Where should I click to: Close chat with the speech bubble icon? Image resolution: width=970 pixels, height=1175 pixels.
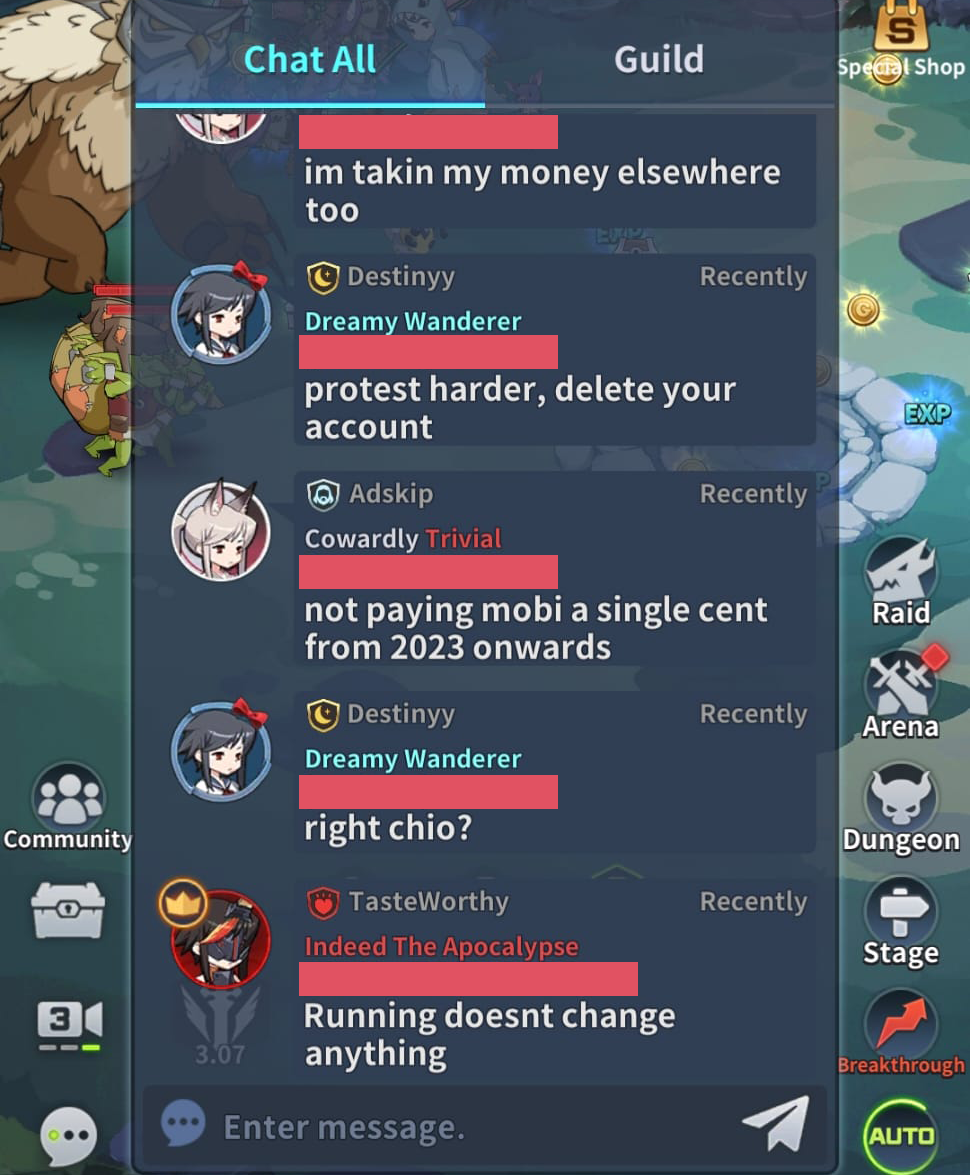(68, 1135)
